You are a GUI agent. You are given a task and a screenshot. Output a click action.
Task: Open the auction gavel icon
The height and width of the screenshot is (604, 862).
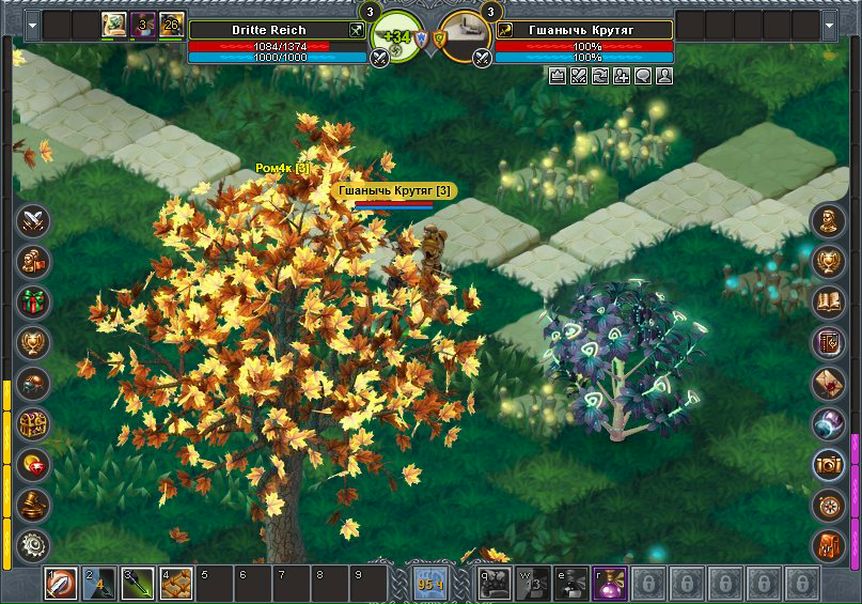click(x=34, y=504)
